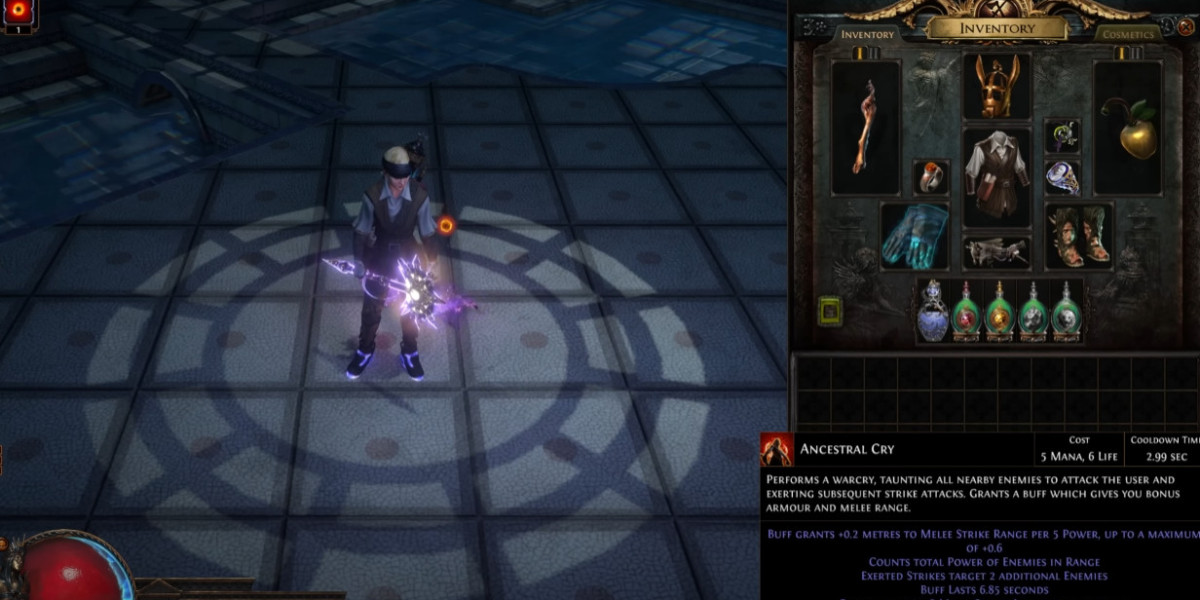Screen dimensions: 1200x600
Task: Select the bone weapon in main-hand slot
Action: [866, 127]
